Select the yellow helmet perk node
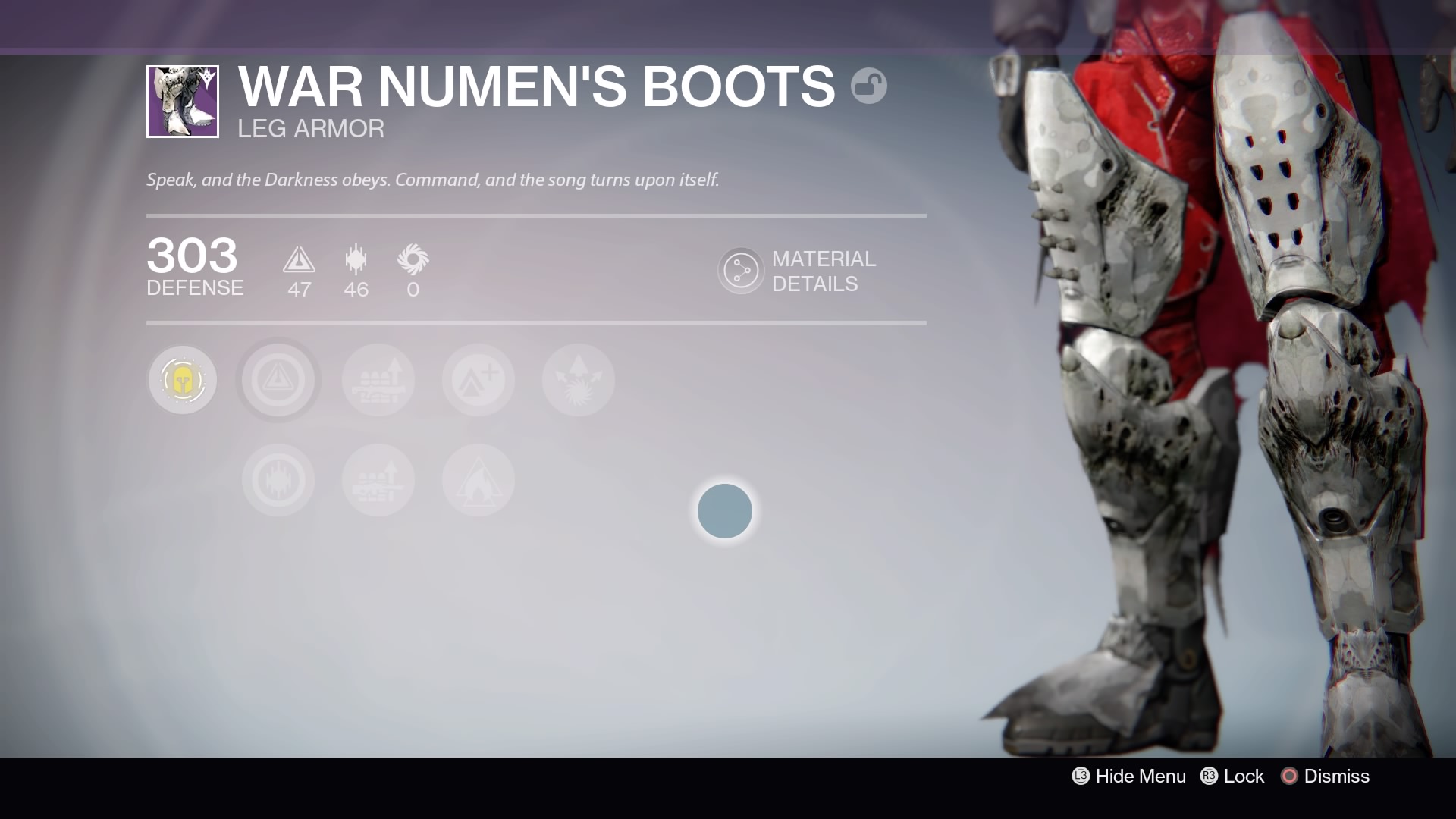Screen dimensions: 1456x819 182,380
